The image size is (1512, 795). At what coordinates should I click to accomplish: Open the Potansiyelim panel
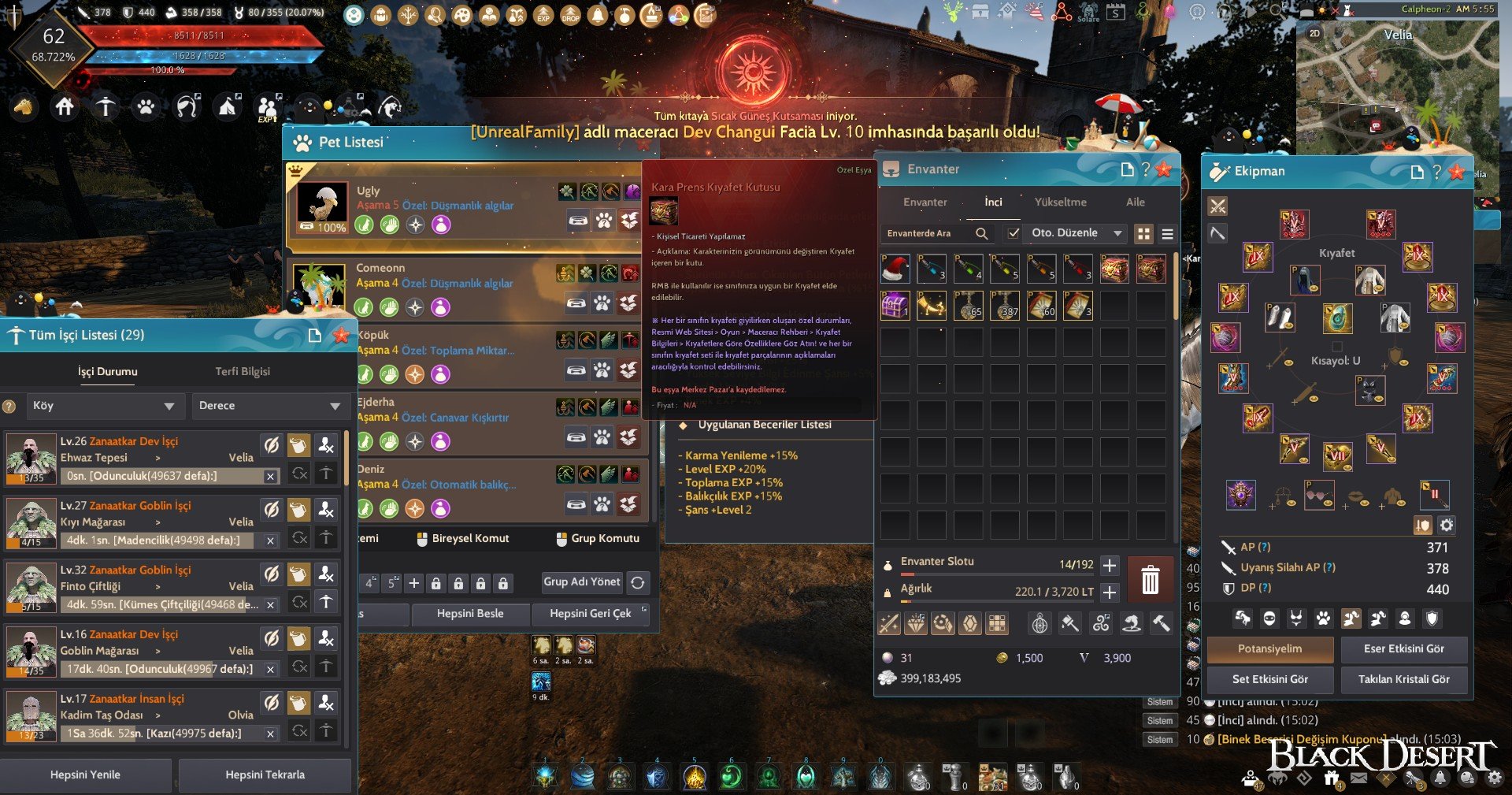pos(1269,648)
